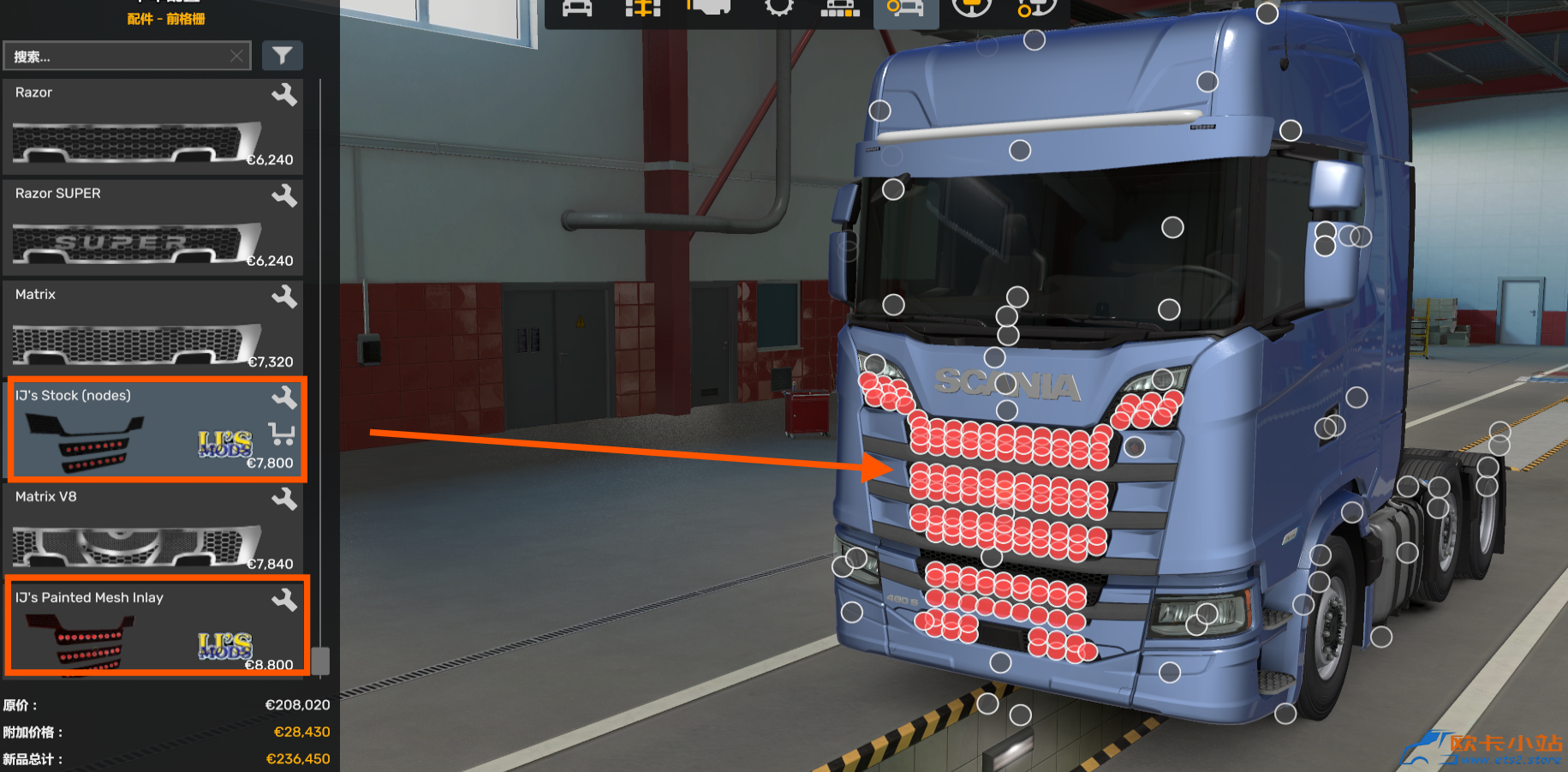Switch to the gear-shaped wheels tab
This screenshot has width=1568, height=772.
[x=778, y=9]
